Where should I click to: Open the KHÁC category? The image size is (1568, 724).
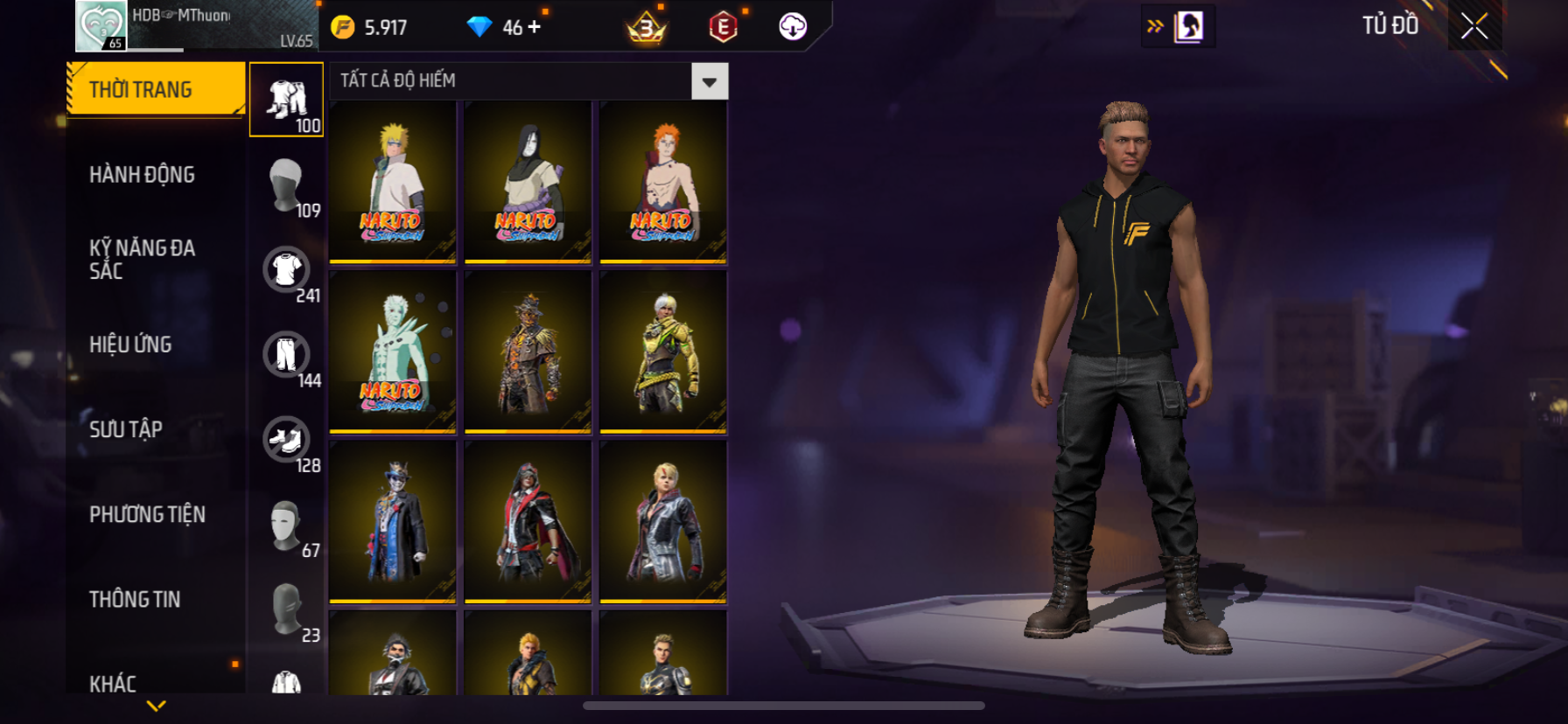coord(113,683)
